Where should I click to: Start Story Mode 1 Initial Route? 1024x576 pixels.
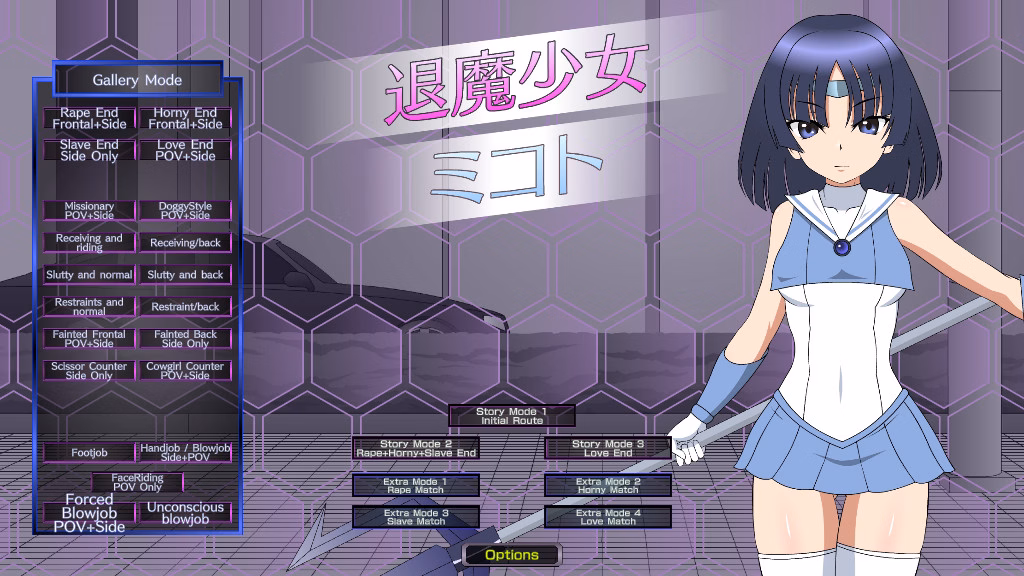[512, 416]
